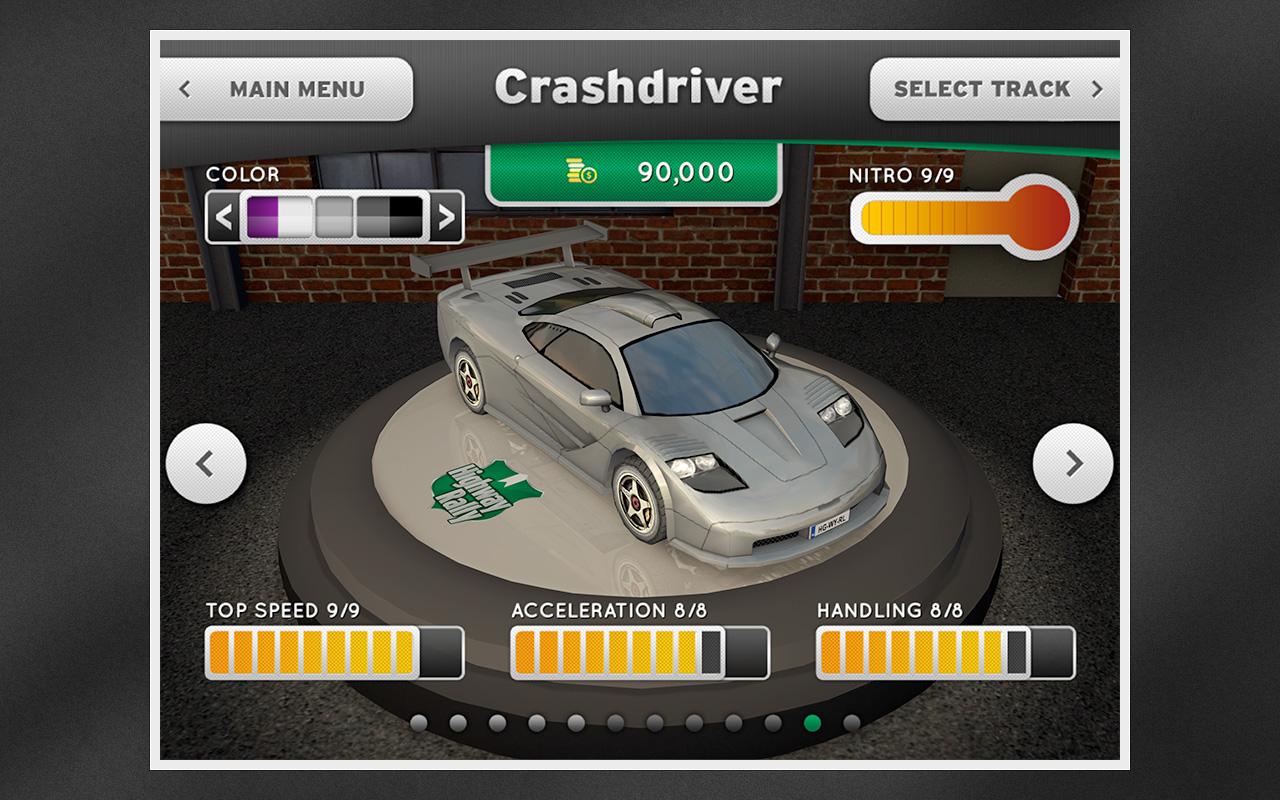The image size is (1280, 800).
Task: Pick the black paint color swatch
Action: [x=406, y=216]
